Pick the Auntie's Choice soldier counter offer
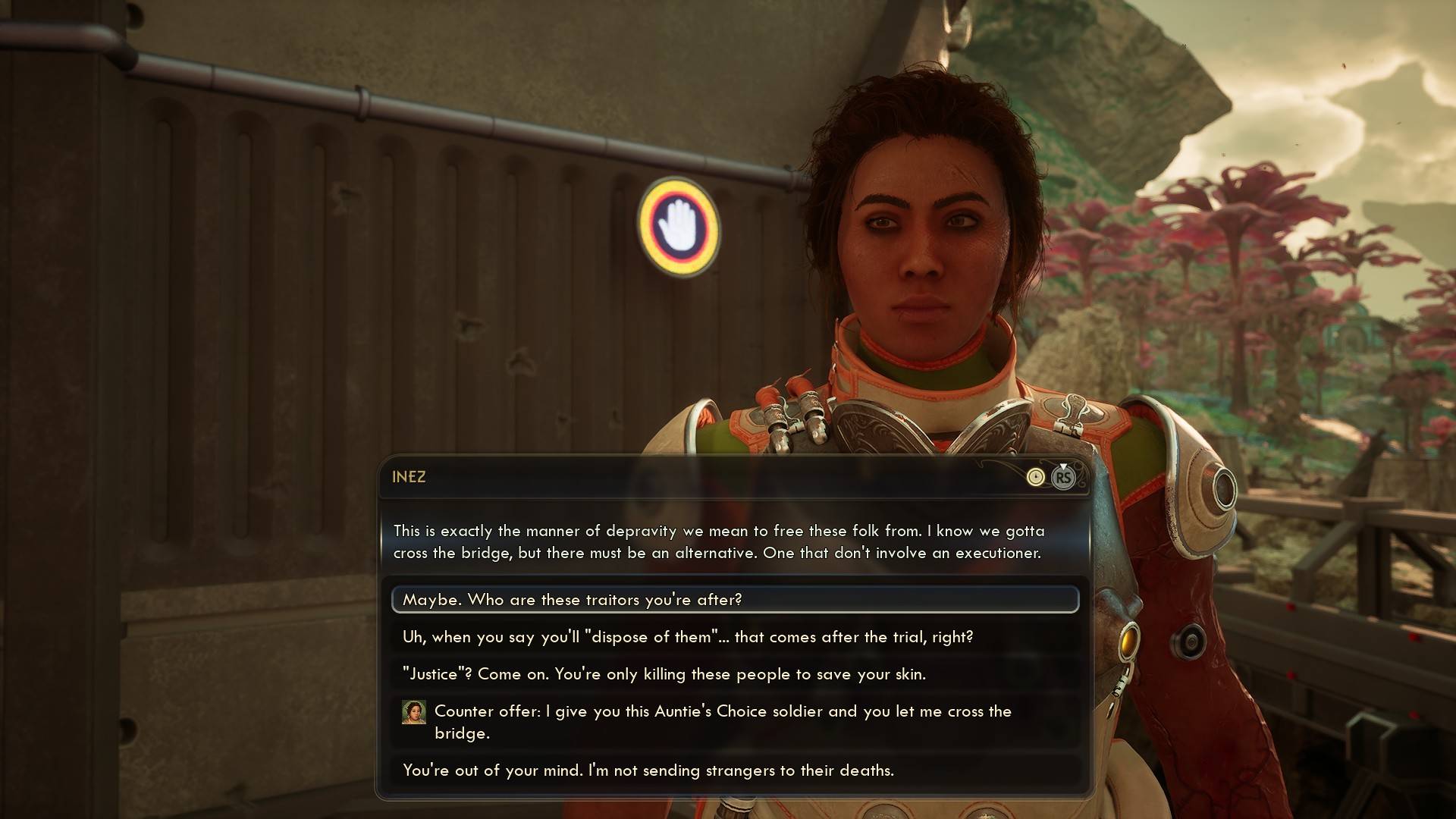The width and height of the screenshot is (1456, 819). 722,722
